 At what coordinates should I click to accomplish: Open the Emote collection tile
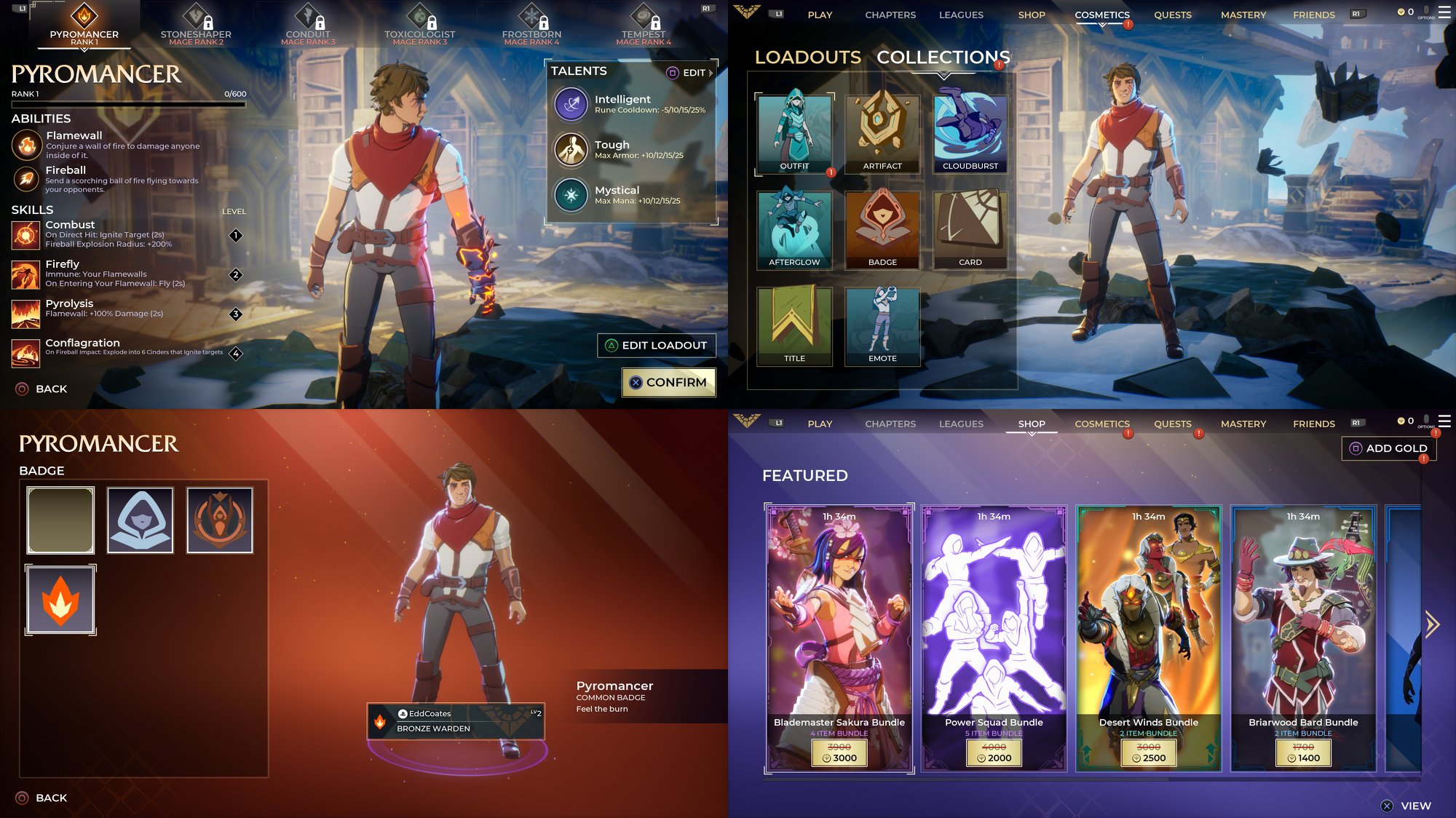click(882, 325)
